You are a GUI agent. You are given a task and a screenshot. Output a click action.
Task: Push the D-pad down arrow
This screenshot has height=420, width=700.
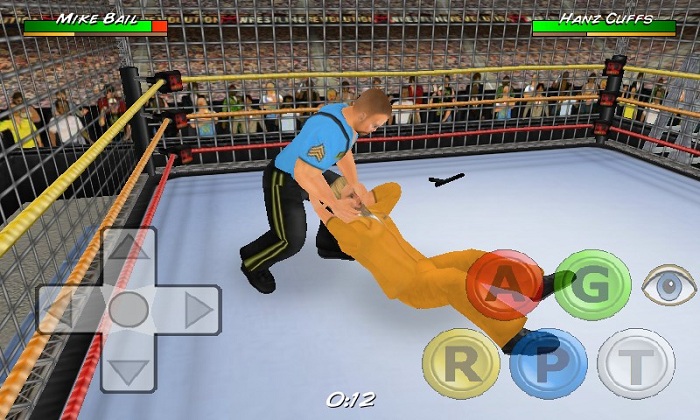point(128,370)
